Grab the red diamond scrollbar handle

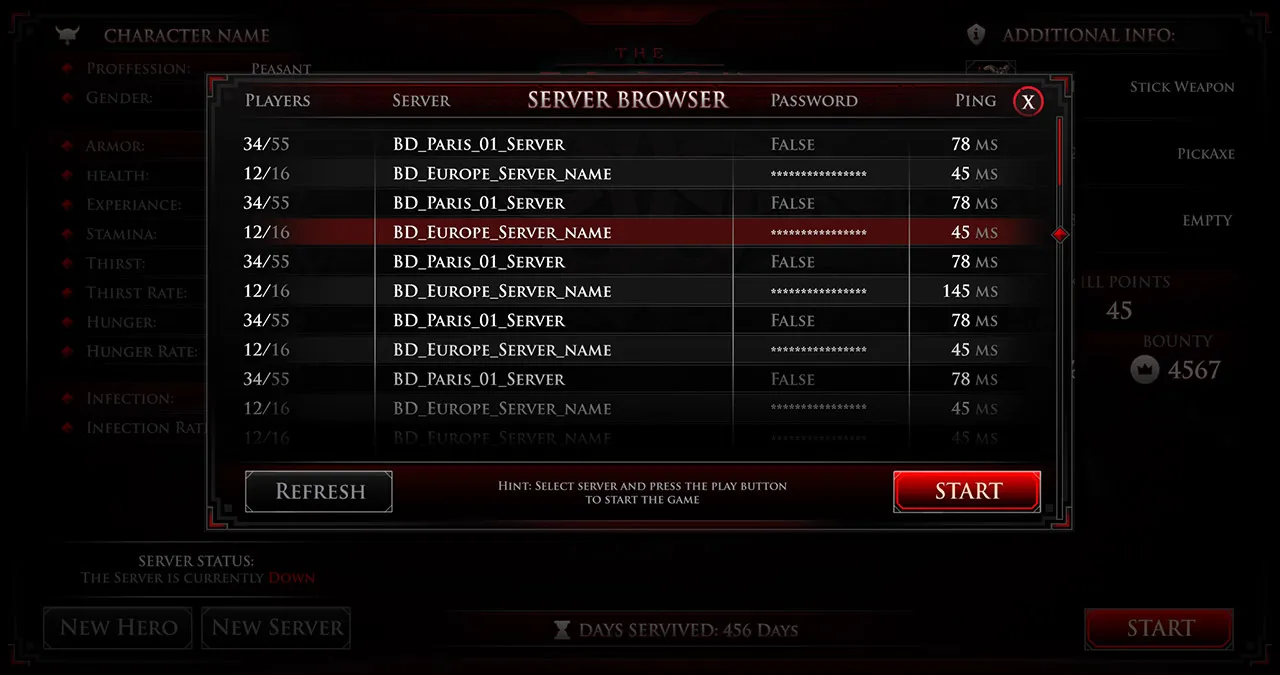(1060, 234)
